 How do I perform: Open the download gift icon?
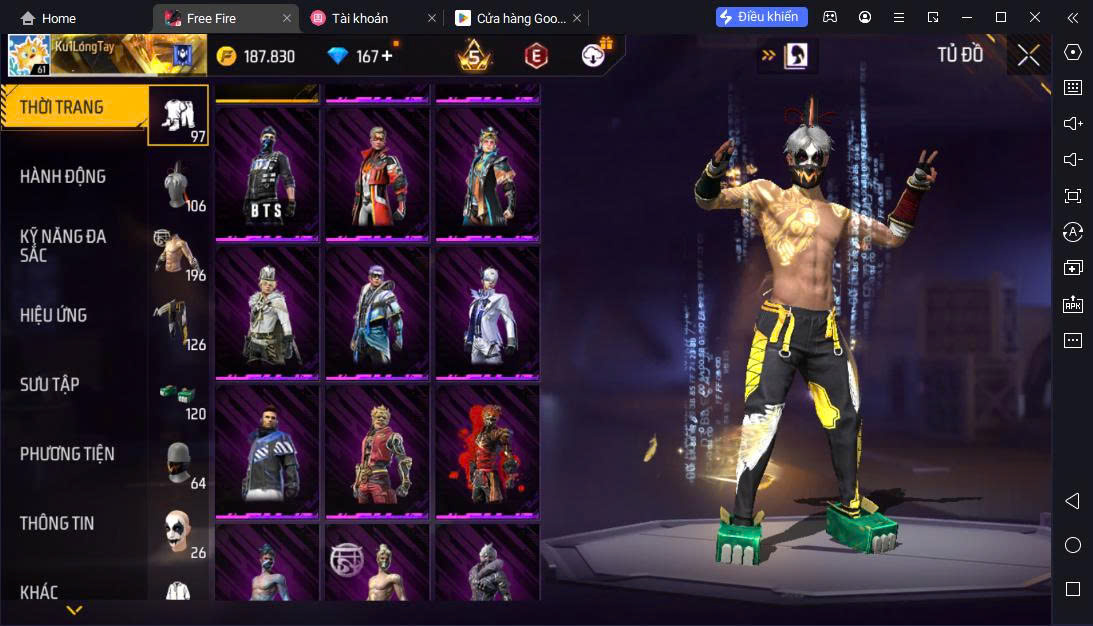click(x=596, y=54)
